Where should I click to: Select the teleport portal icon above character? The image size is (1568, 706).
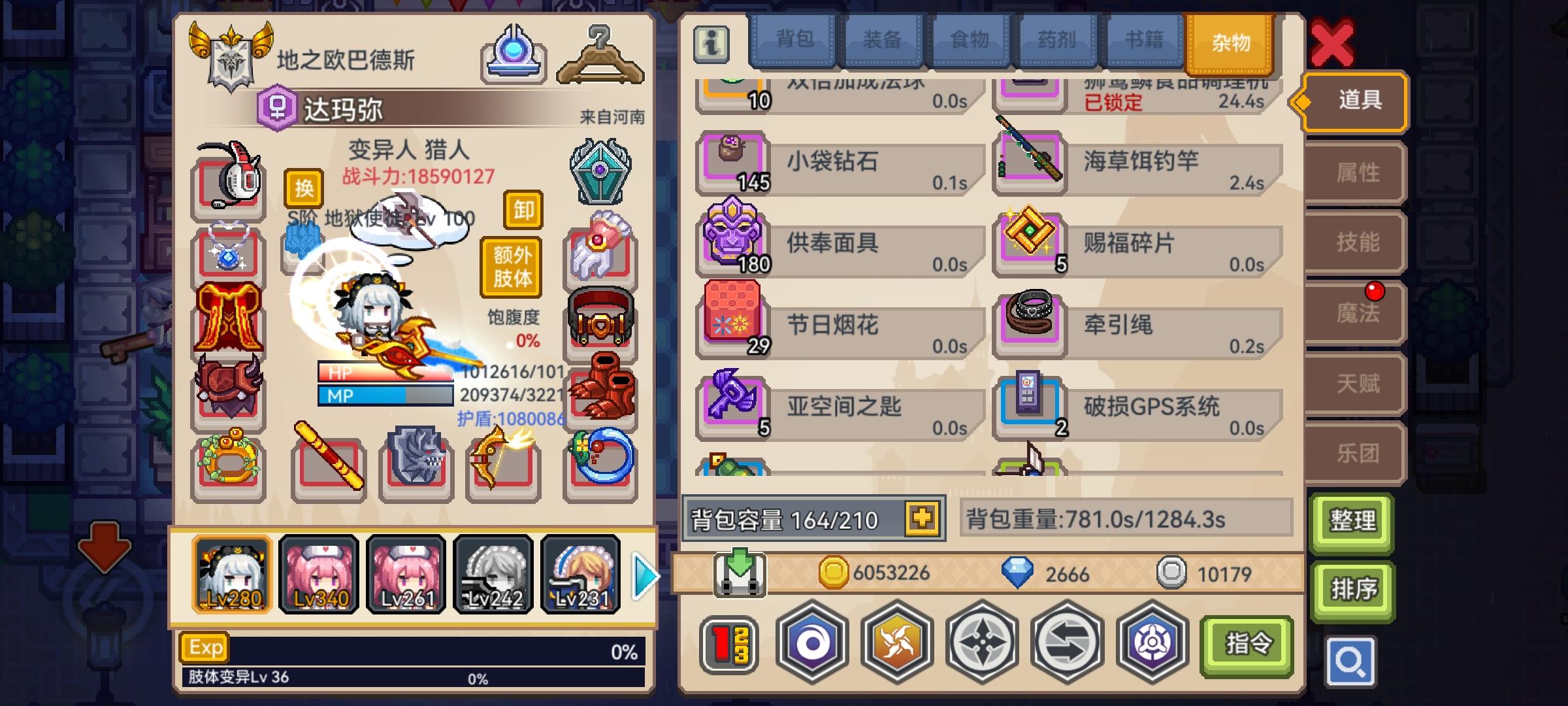[513, 52]
